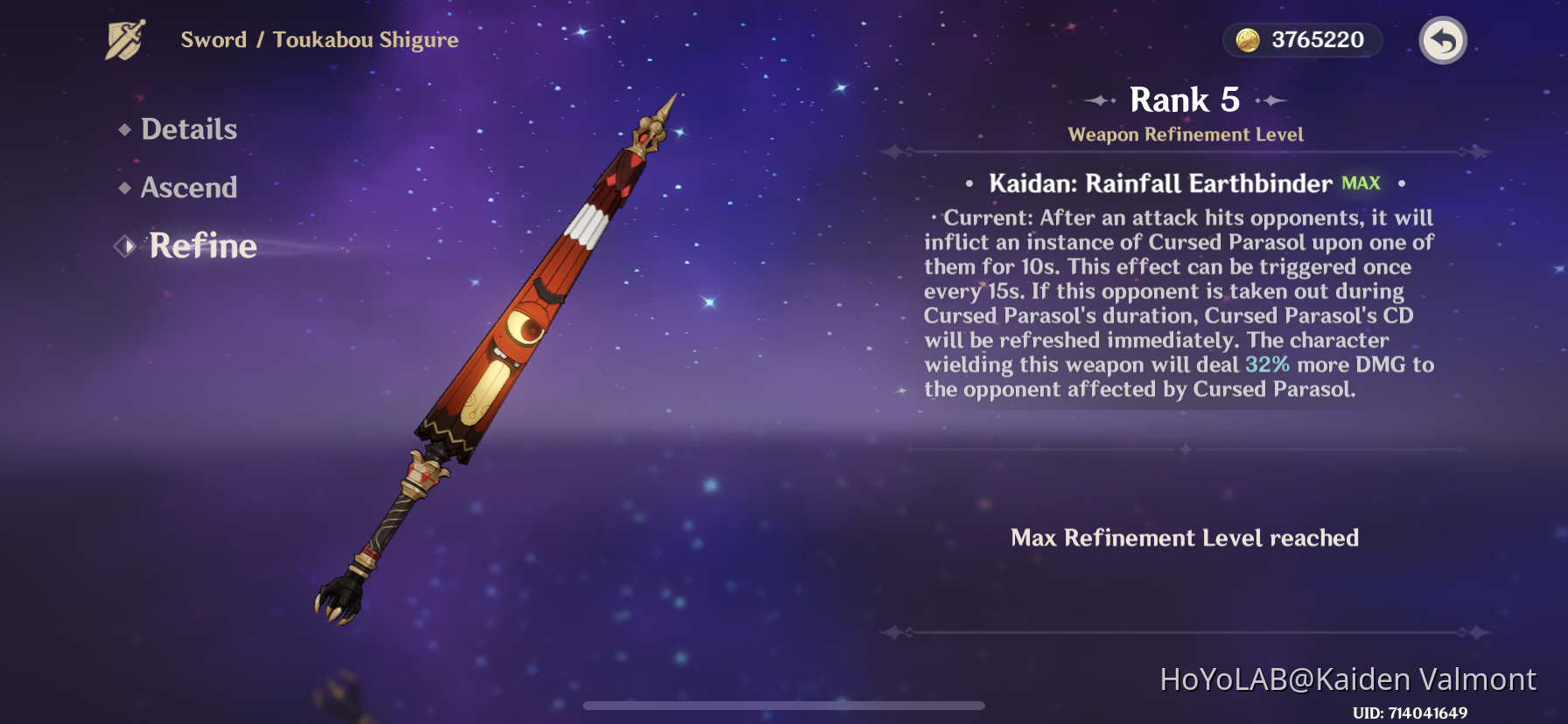This screenshot has height=724, width=1568.
Task: Open the Refine panel
Action: [x=201, y=247]
